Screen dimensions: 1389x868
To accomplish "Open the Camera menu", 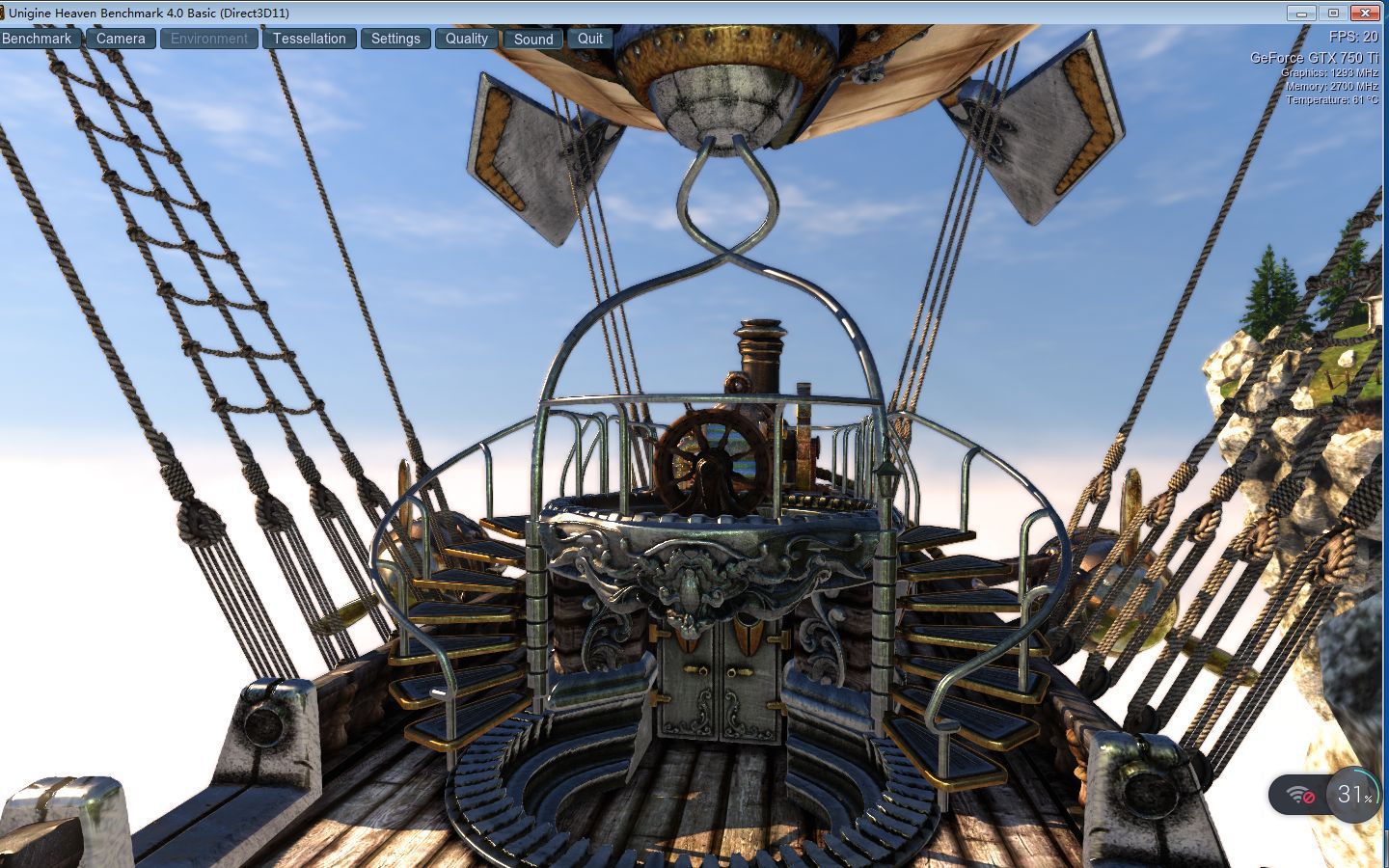I will click(121, 39).
